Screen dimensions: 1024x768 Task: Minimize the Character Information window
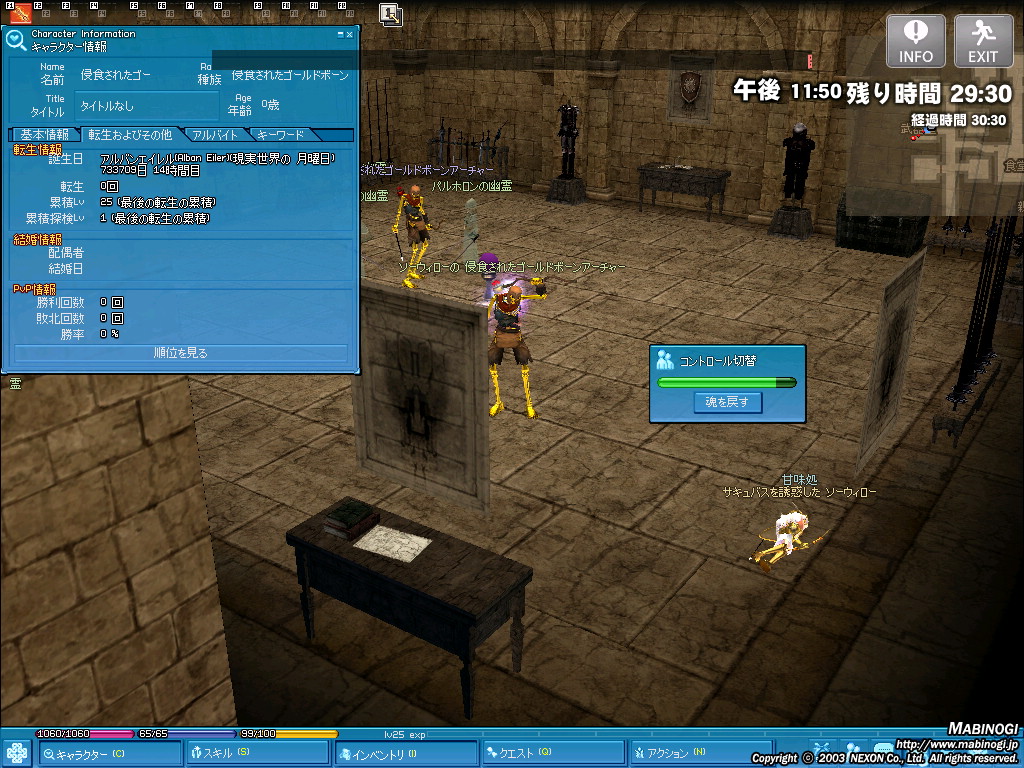pos(340,34)
